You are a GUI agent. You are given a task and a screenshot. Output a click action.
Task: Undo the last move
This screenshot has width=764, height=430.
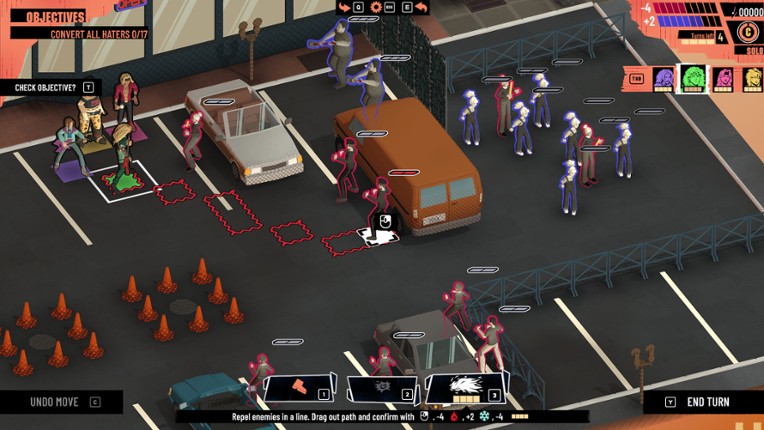(x=60, y=402)
